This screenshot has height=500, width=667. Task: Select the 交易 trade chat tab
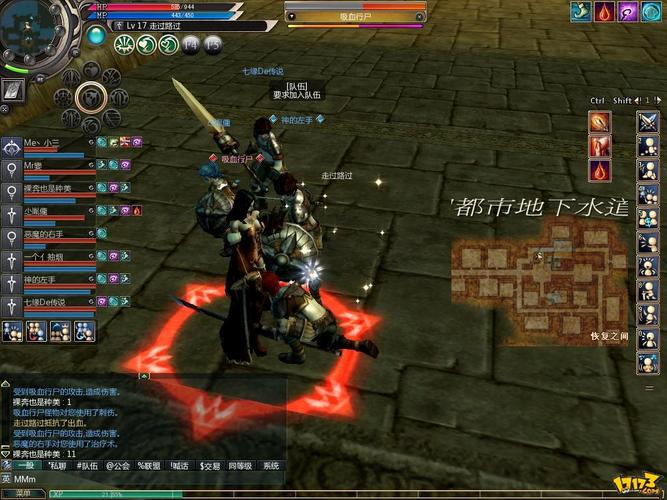(210, 465)
